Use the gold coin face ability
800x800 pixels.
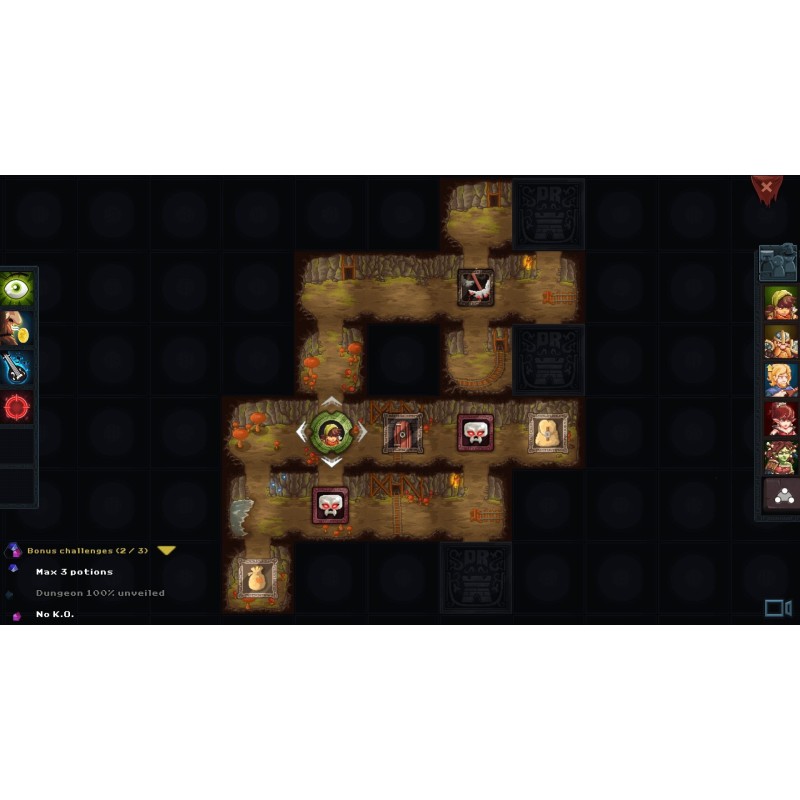17,328
